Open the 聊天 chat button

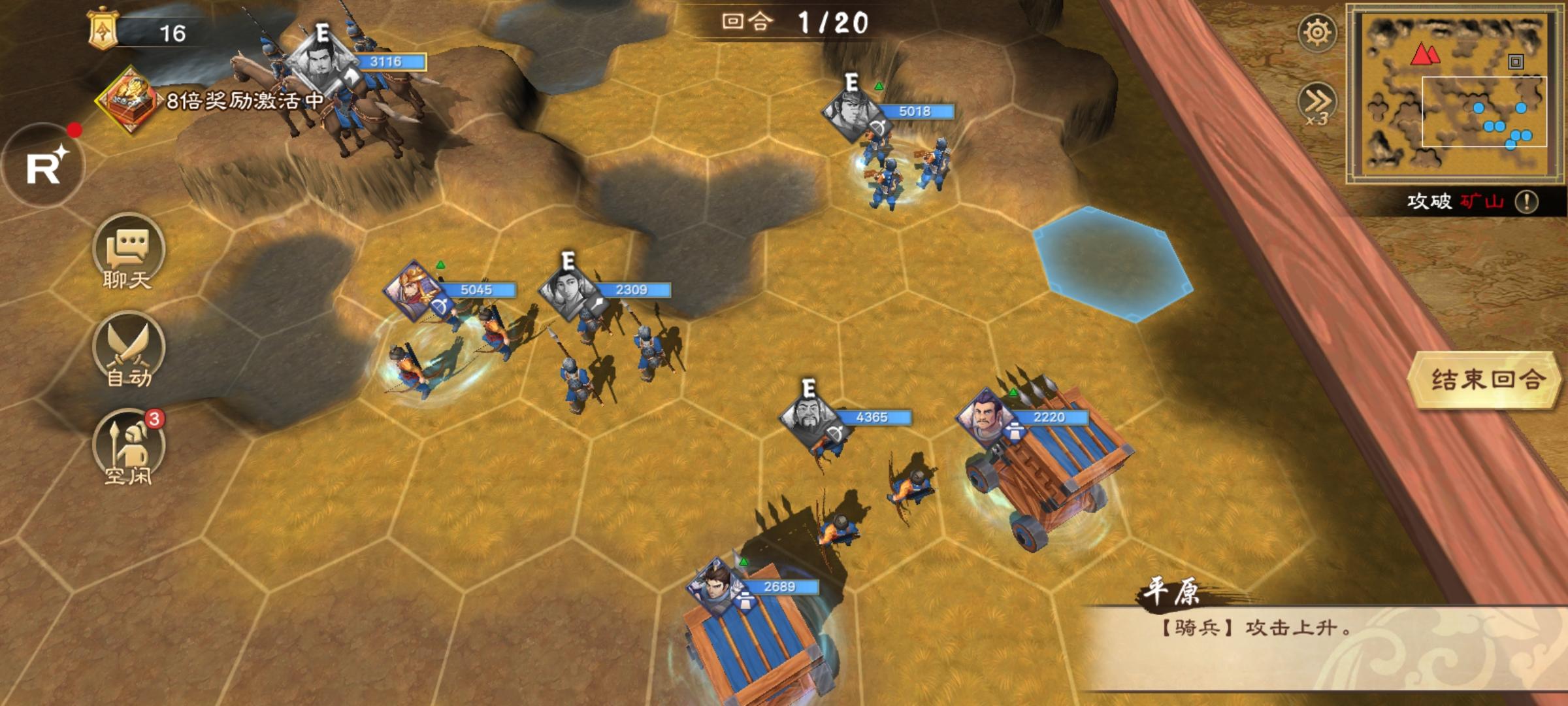[129, 252]
